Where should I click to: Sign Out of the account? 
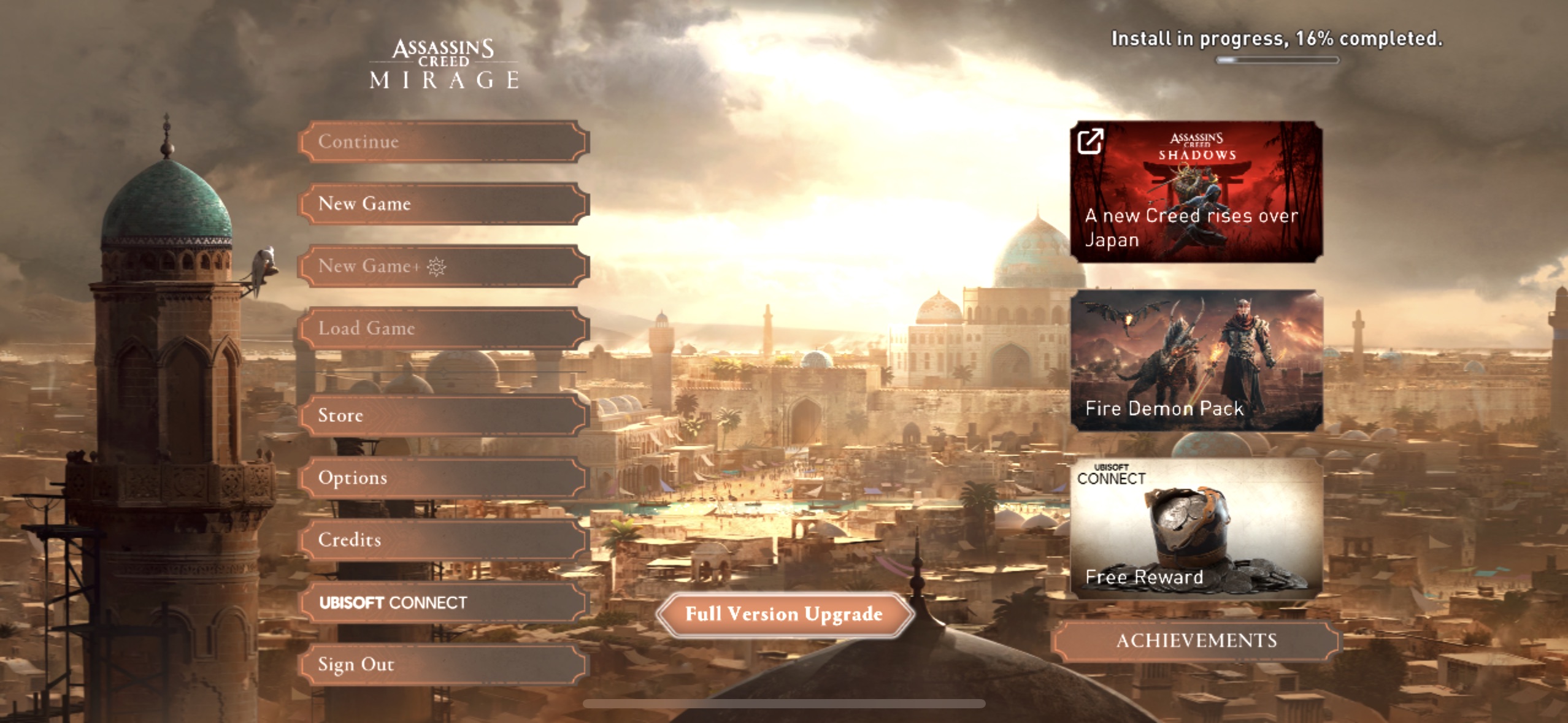tap(443, 664)
